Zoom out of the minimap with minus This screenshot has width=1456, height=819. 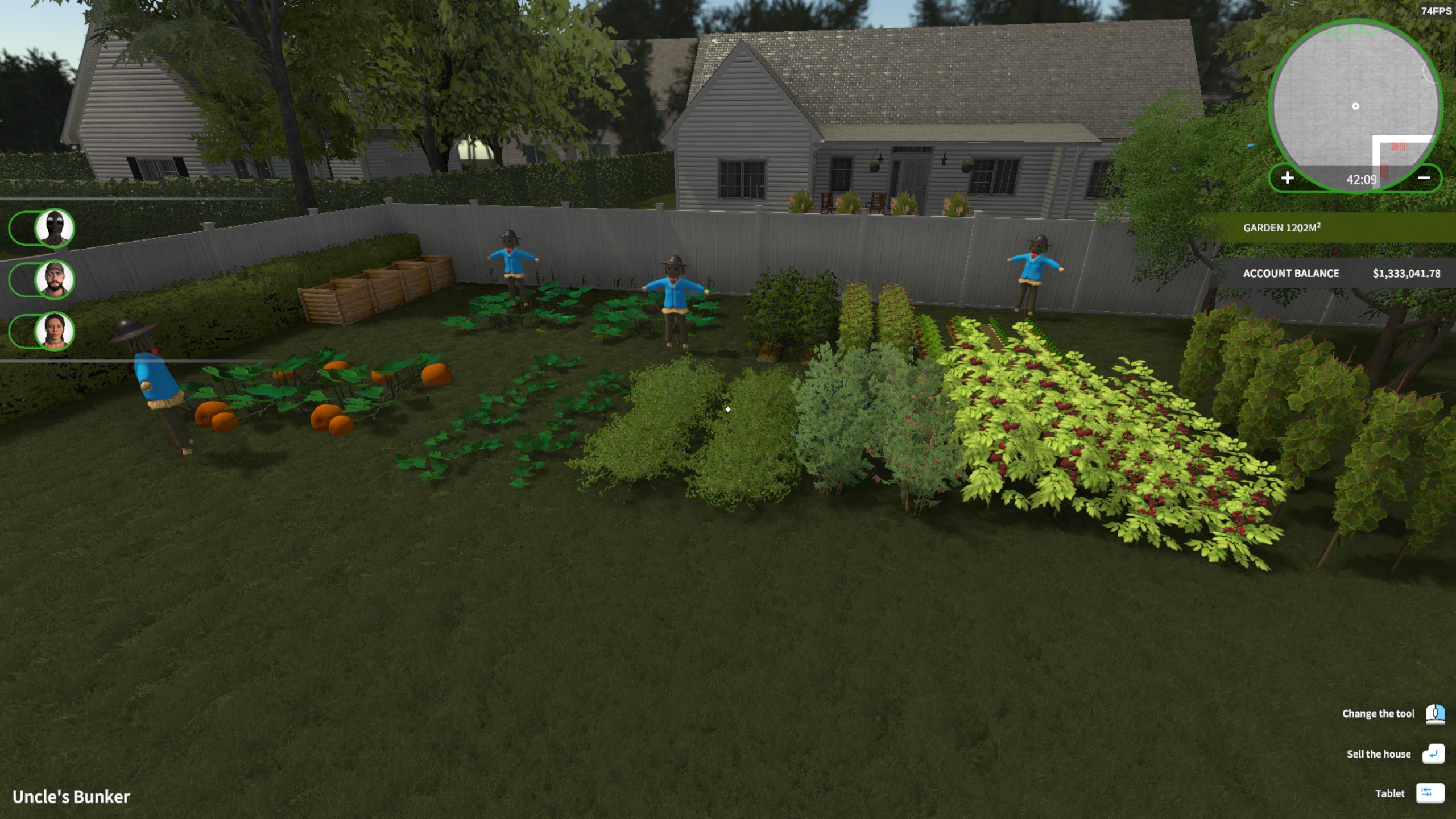tap(1425, 178)
